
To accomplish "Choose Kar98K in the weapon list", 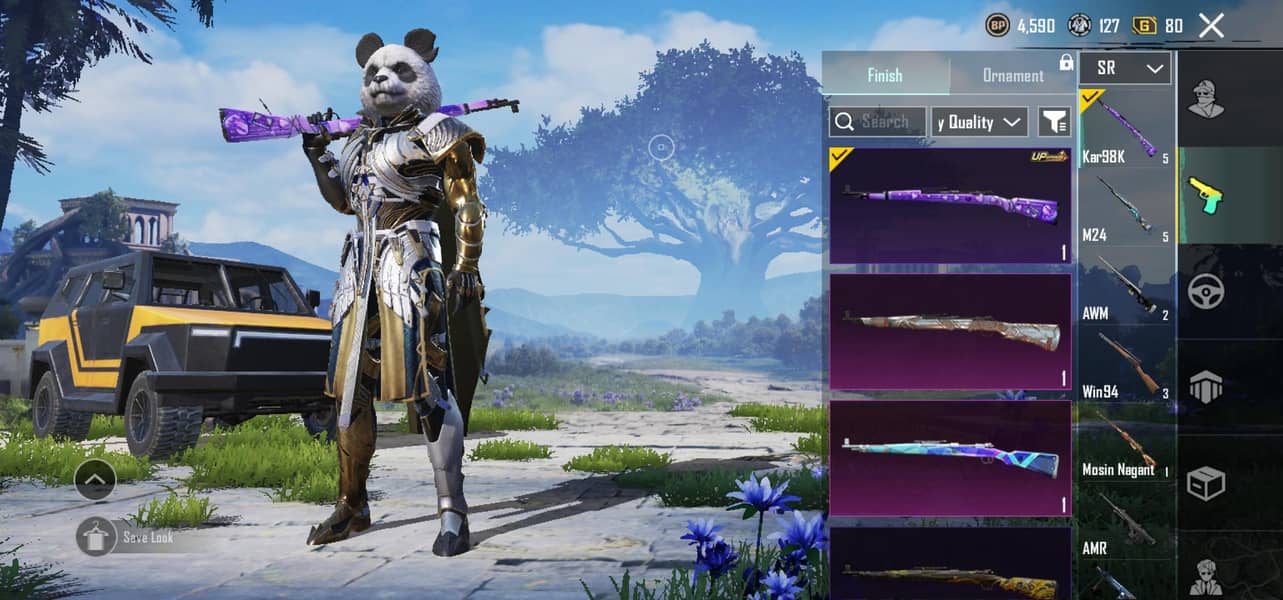I will coord(1126,129).
